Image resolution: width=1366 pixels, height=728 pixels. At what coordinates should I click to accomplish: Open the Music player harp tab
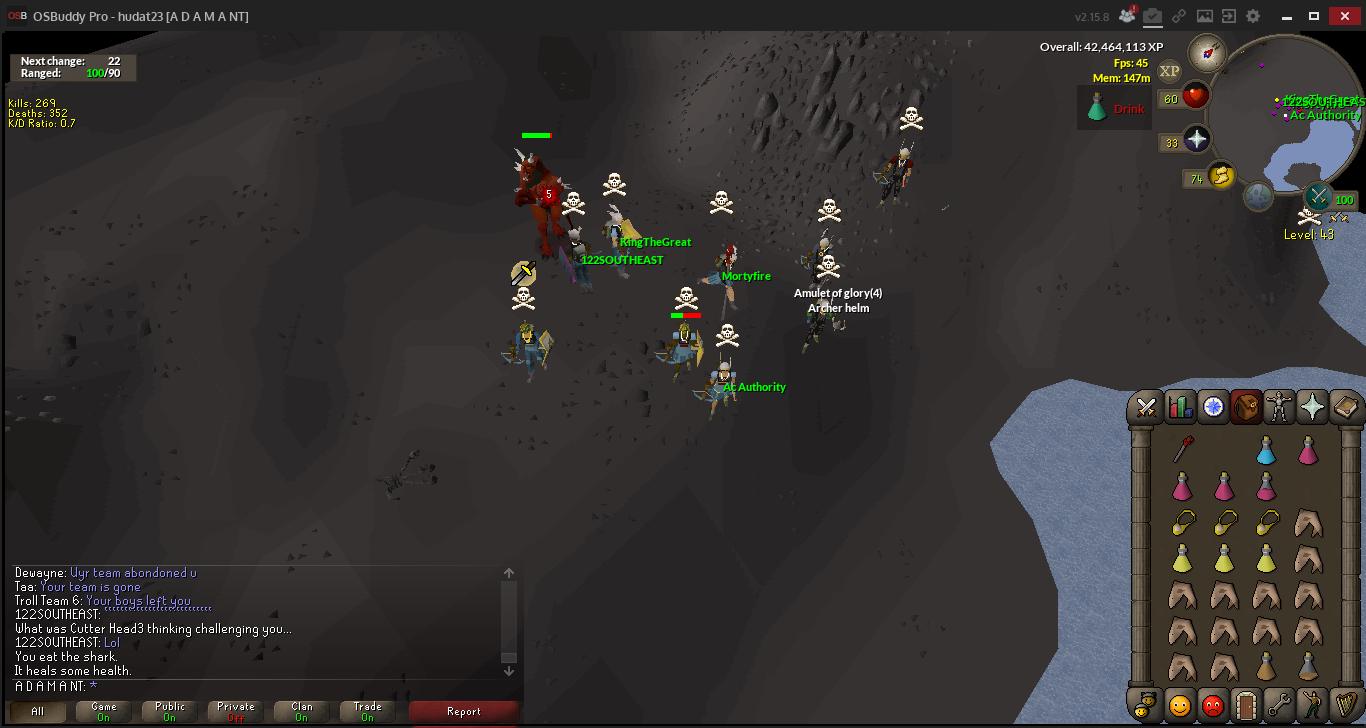[1345, 705]
